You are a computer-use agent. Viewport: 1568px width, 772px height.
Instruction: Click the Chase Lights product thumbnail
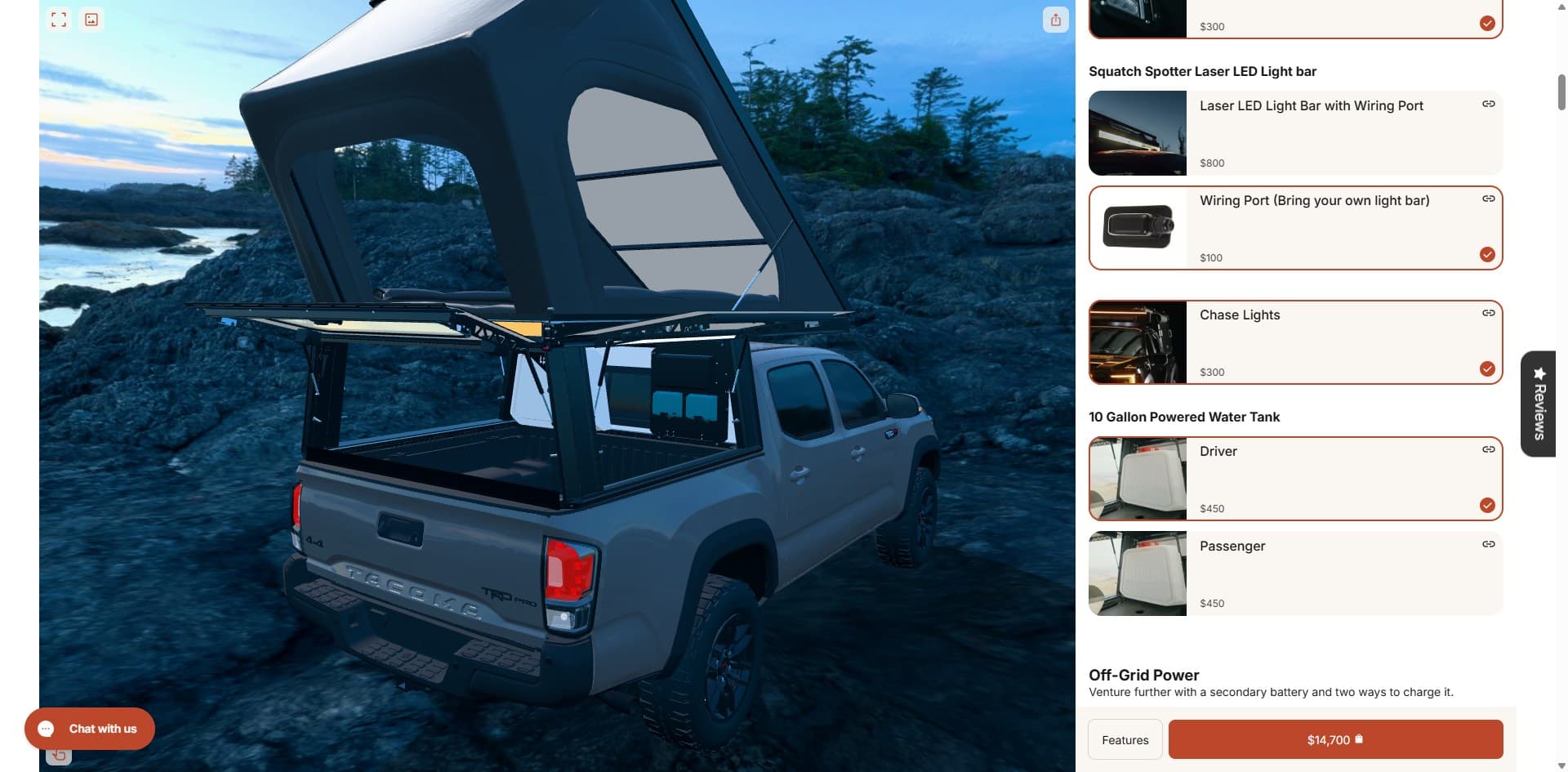click(1138, 341)
